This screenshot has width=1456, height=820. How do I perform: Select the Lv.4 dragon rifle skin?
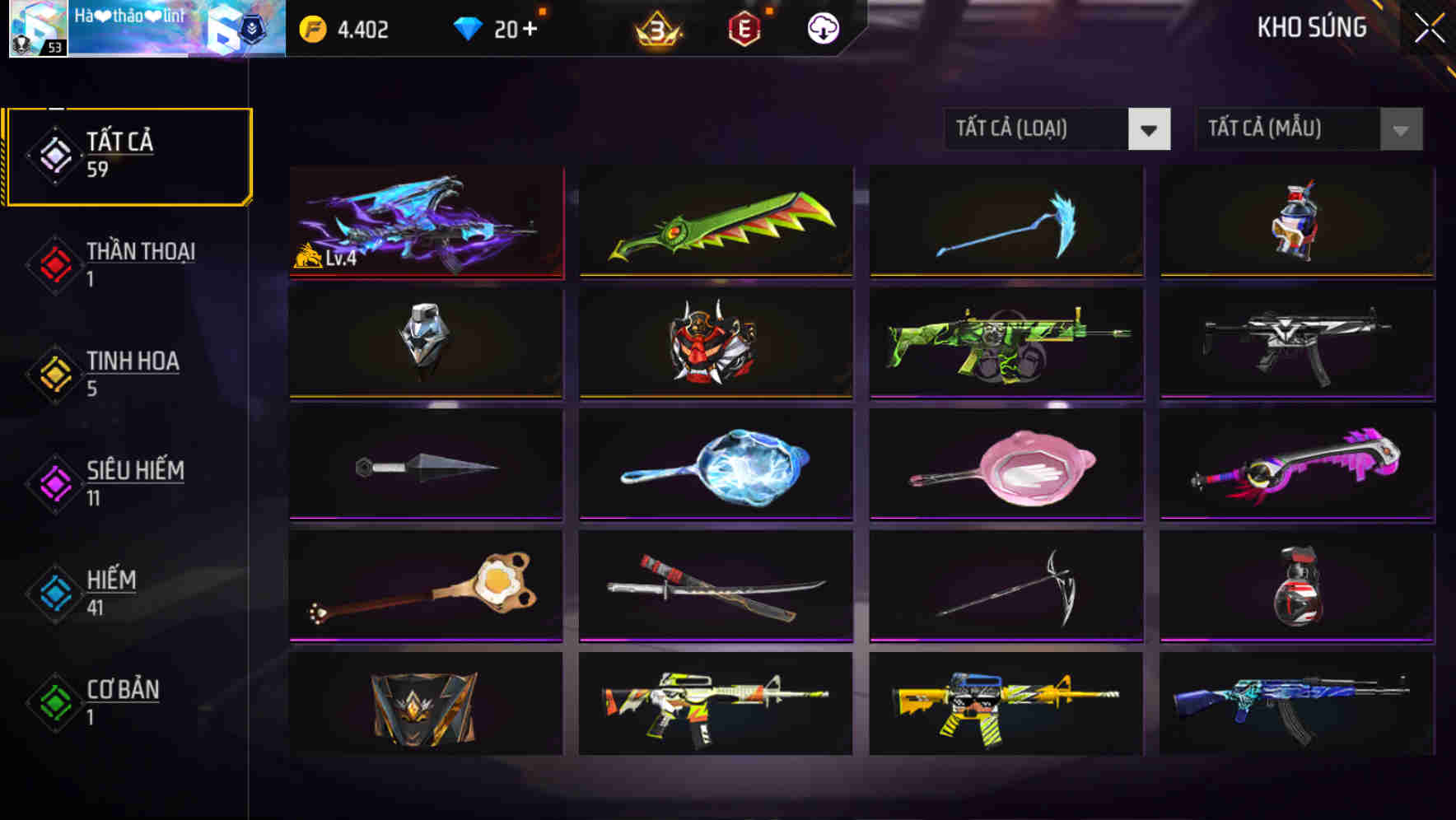tap(425, 222)
